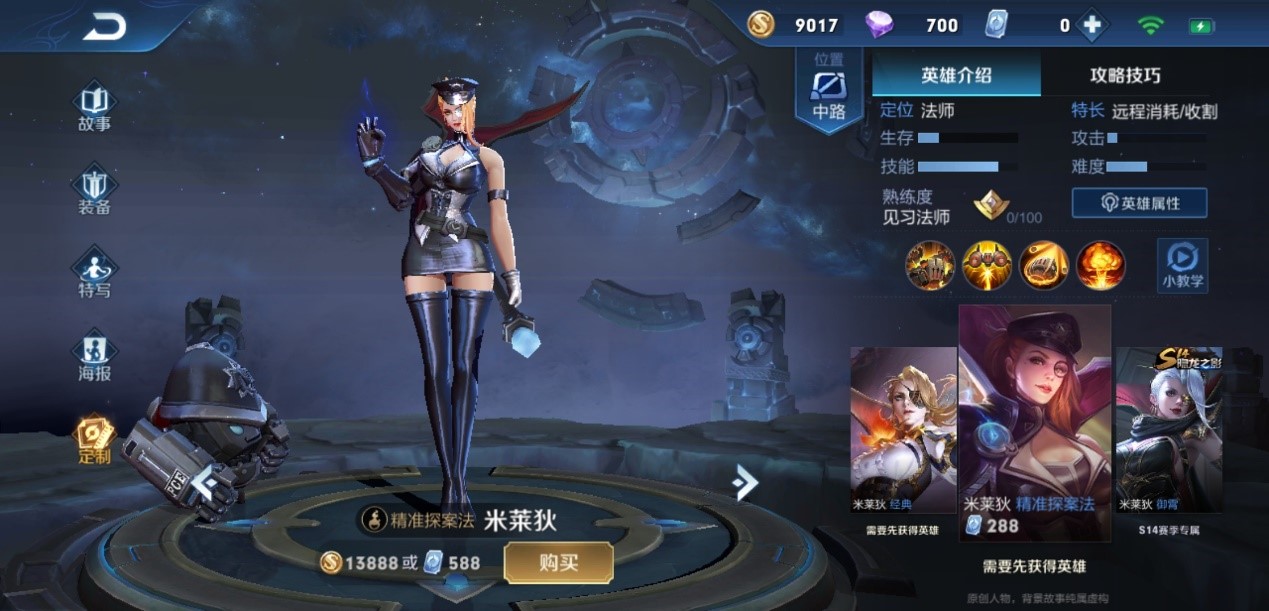Open the 海报 poster view

pos(95,357)
